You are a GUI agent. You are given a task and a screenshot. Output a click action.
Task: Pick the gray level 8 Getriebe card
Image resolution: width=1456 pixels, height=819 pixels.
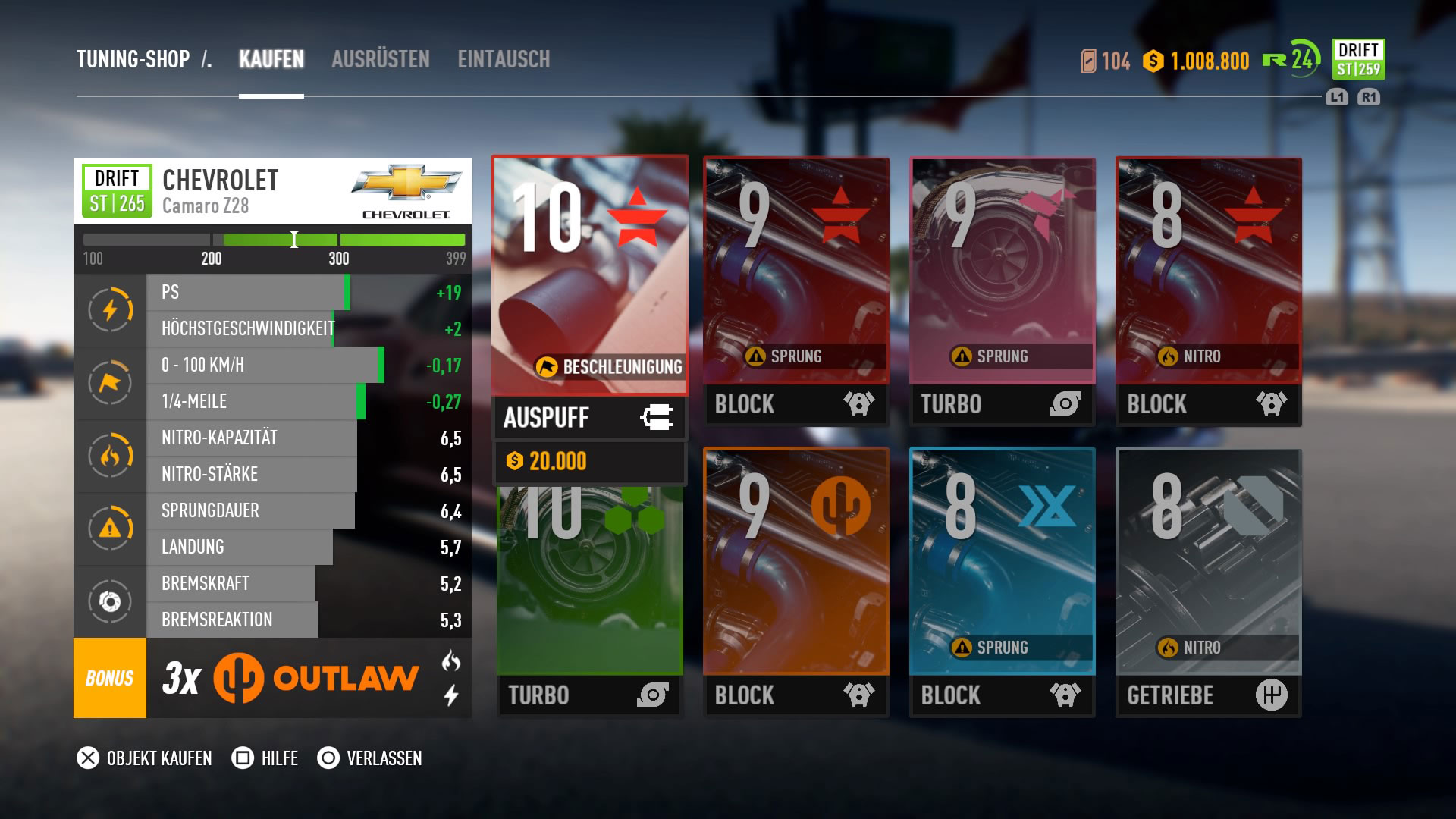coord(1208,582)
